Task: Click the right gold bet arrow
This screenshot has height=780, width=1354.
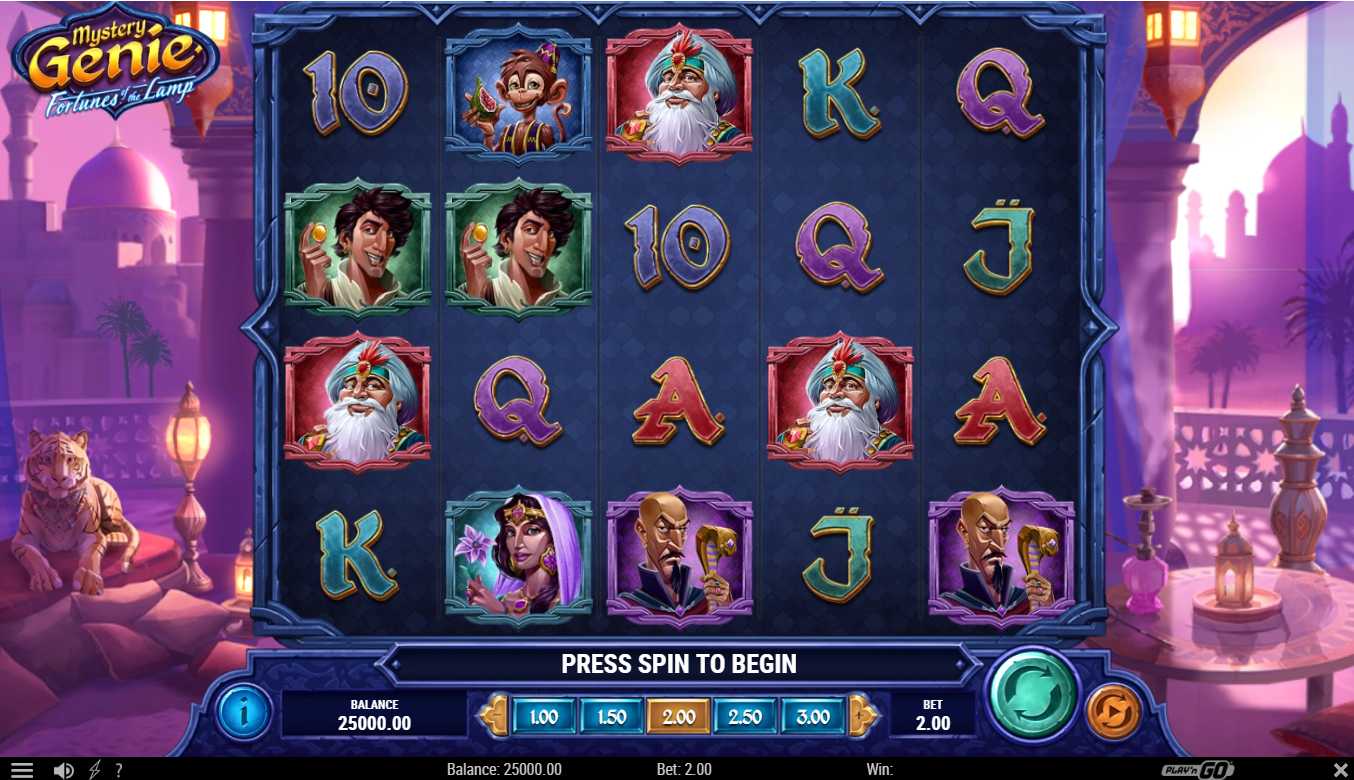Action: [x=863, y=716]
